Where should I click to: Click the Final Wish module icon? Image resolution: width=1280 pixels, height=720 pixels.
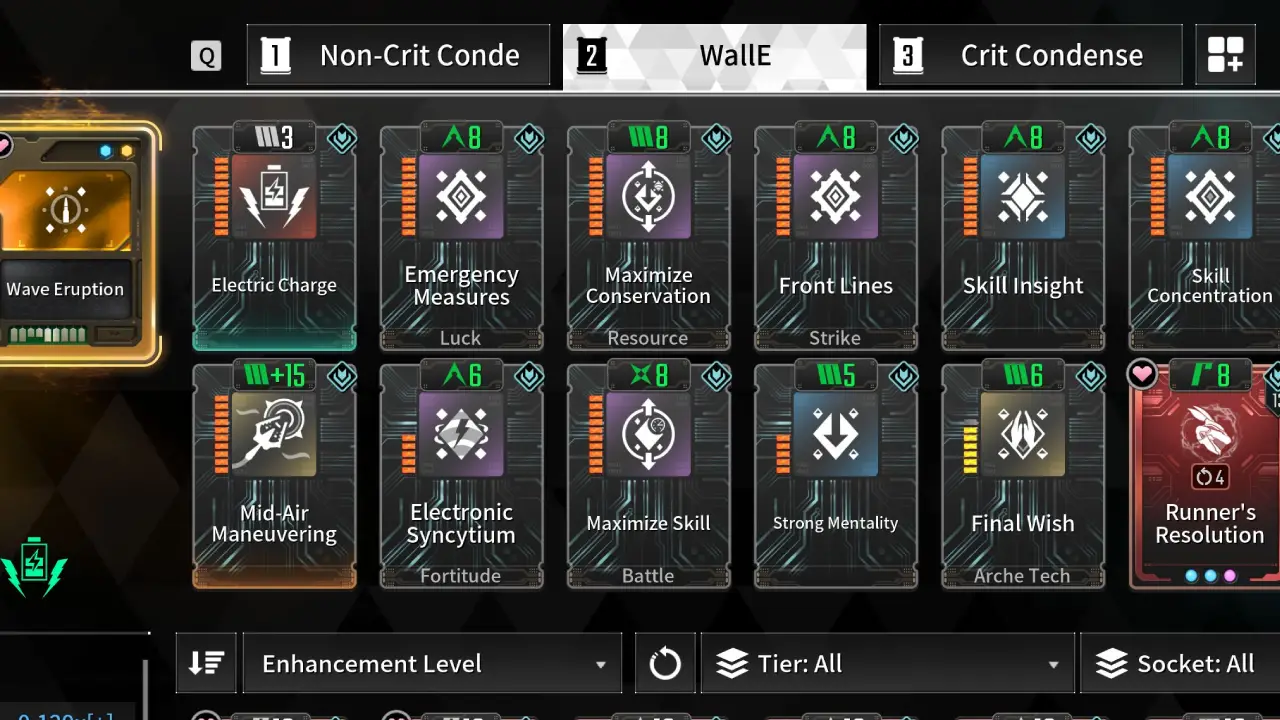[1022, 434]
